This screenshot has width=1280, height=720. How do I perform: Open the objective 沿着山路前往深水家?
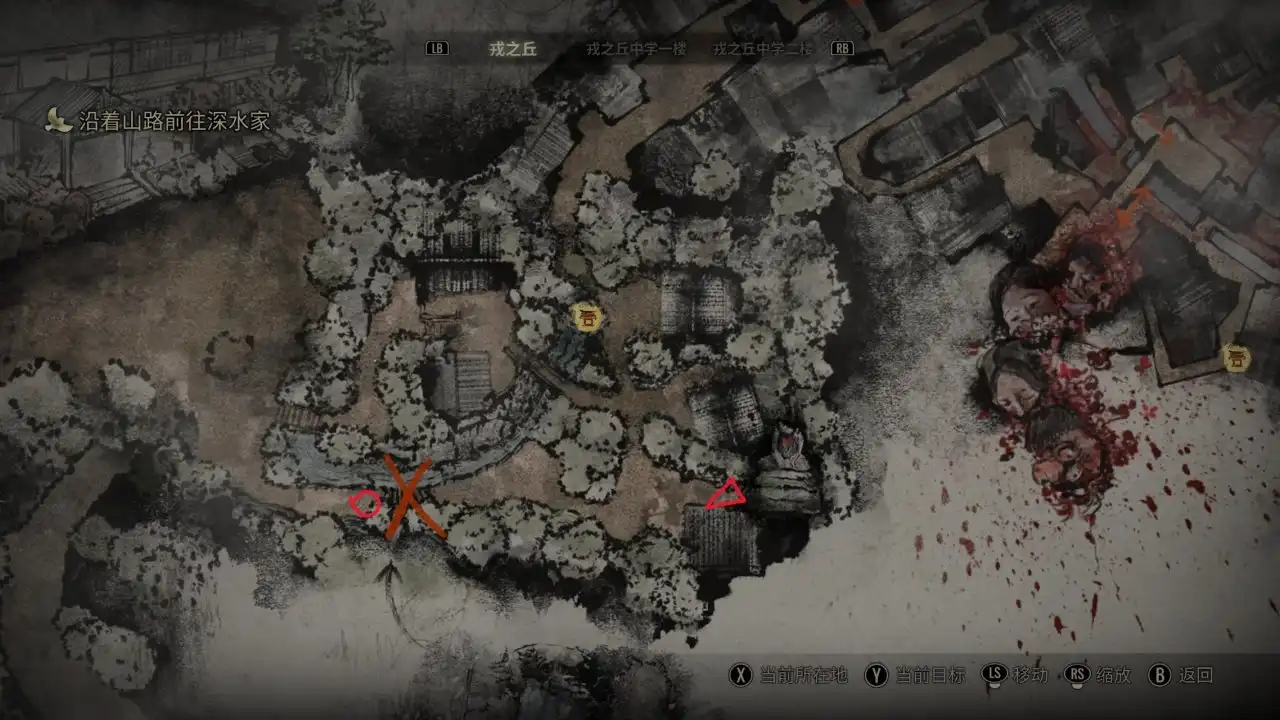point(174,122)
